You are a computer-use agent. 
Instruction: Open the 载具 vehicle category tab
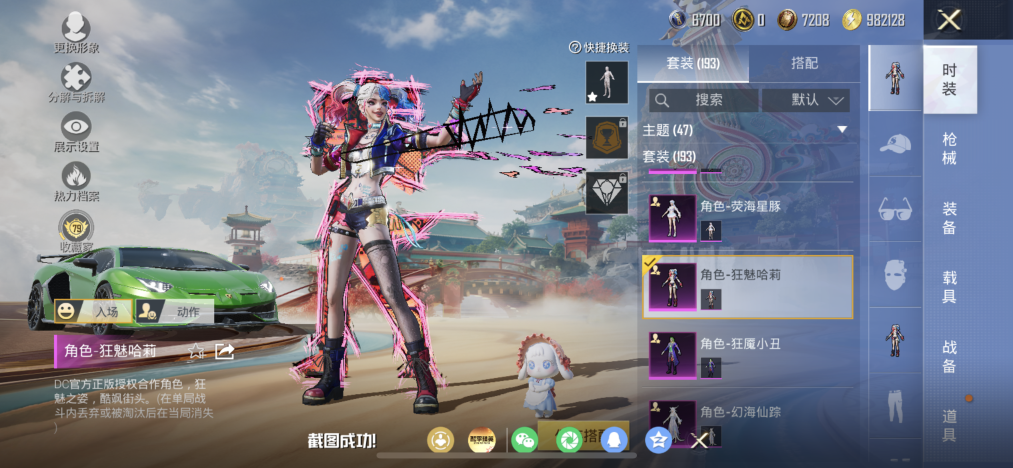click(949, 285)
